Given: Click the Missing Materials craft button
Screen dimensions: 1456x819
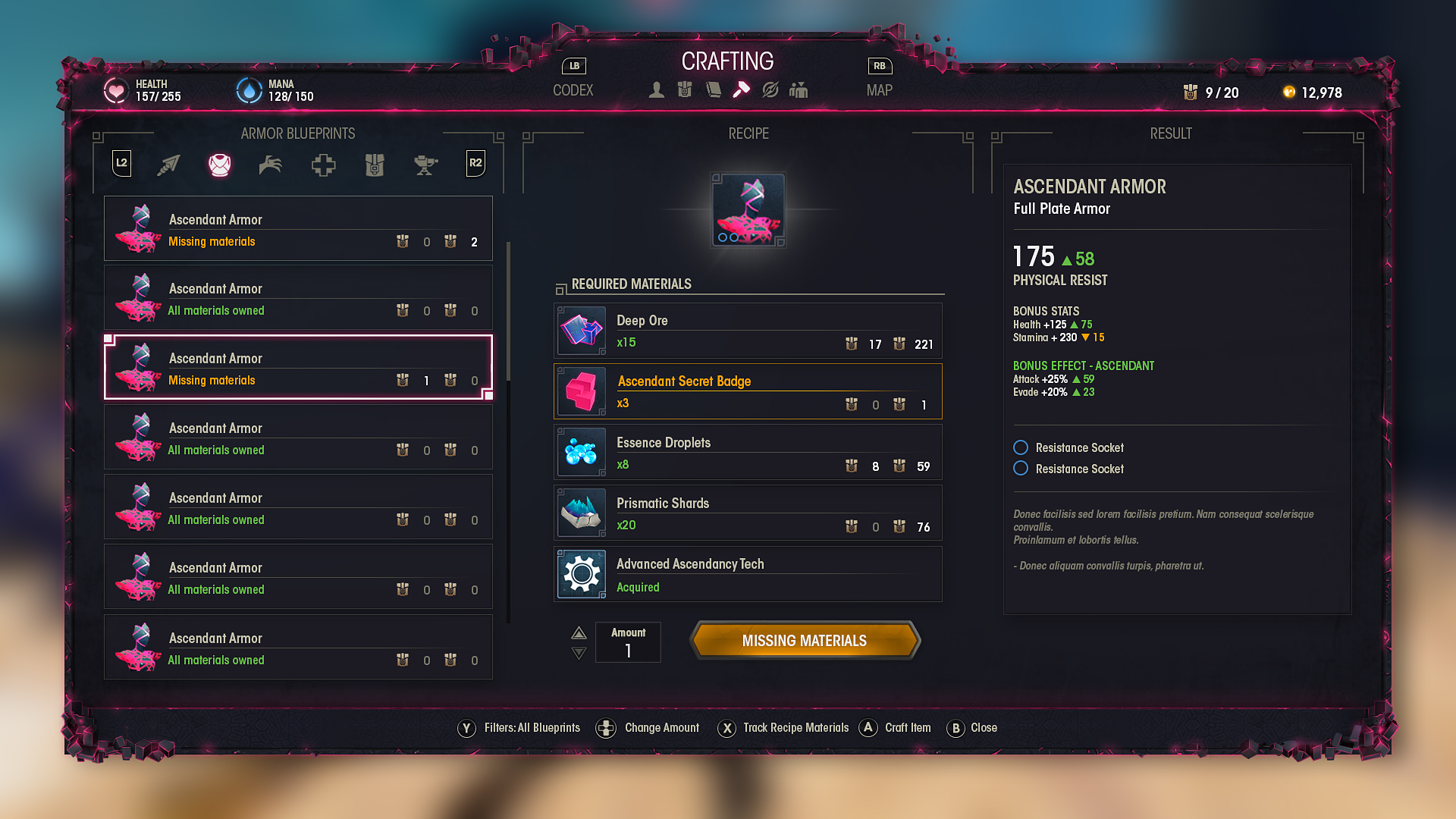Looking at the screenshot, I should (x=804, y=641).
